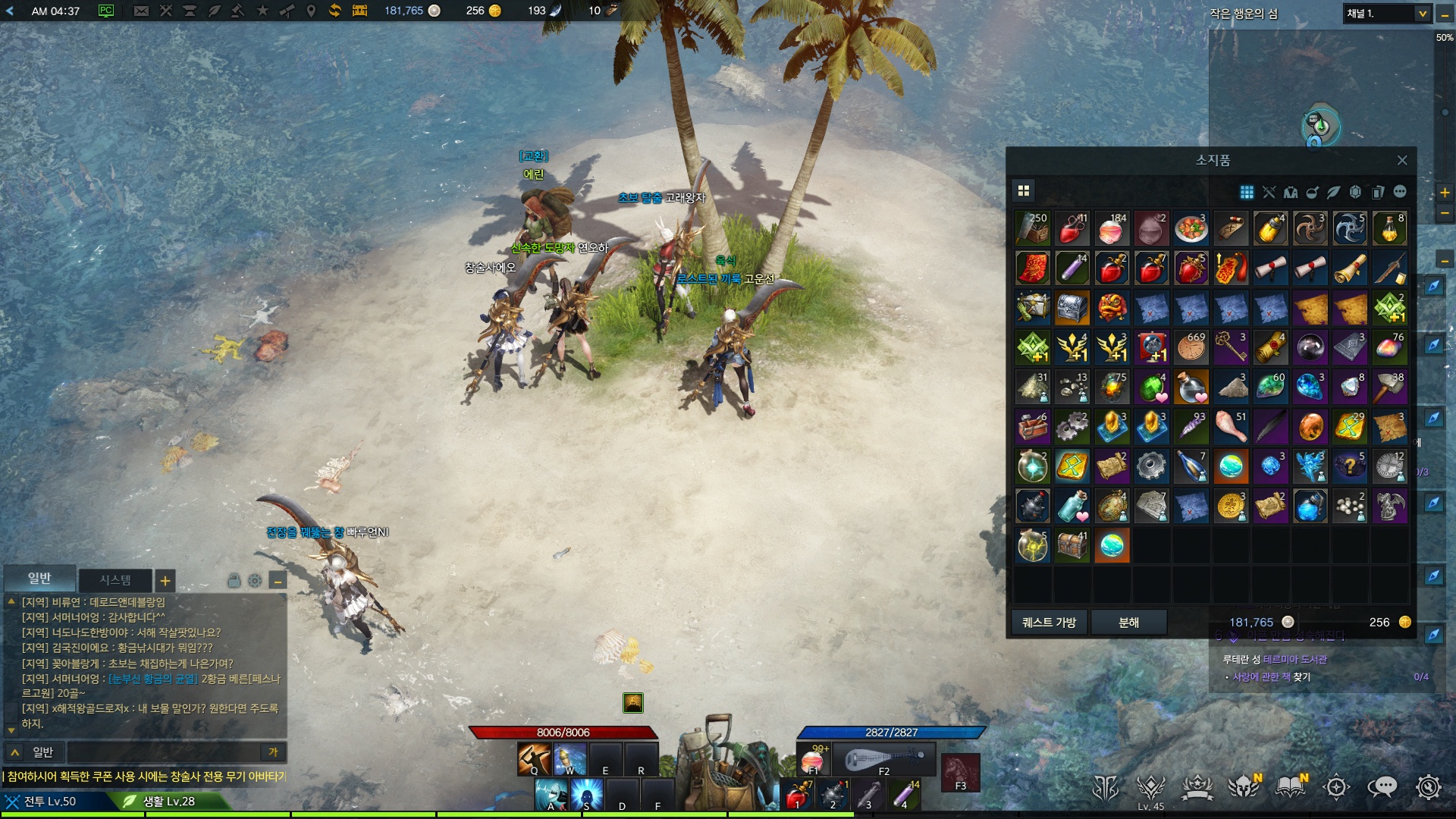1456x819 pixels.
Task: Open the 퀘스트 가방 quest bag
Action: pyautogui.click(x=1049, y=622)
